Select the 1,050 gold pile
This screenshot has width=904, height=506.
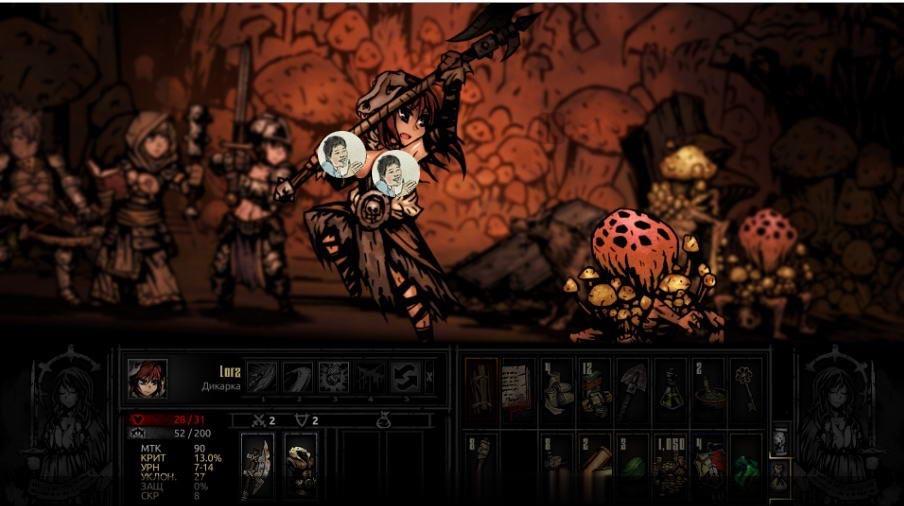pos(670,464)
